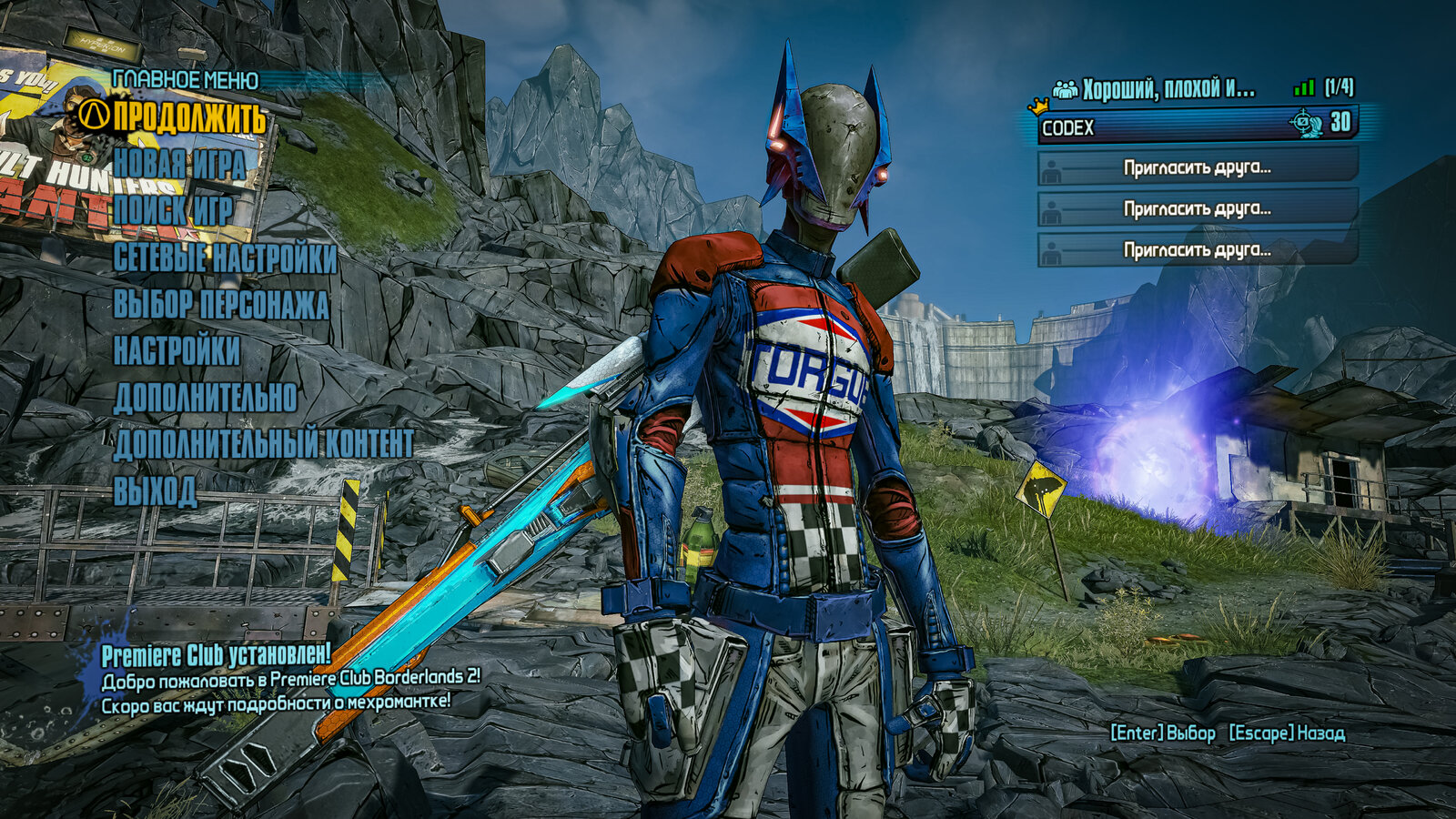The height and width of the screenshot is (819, 1456).
Task: Open the НАСТРОЙКИ settings menu
Action: (177, 351)
